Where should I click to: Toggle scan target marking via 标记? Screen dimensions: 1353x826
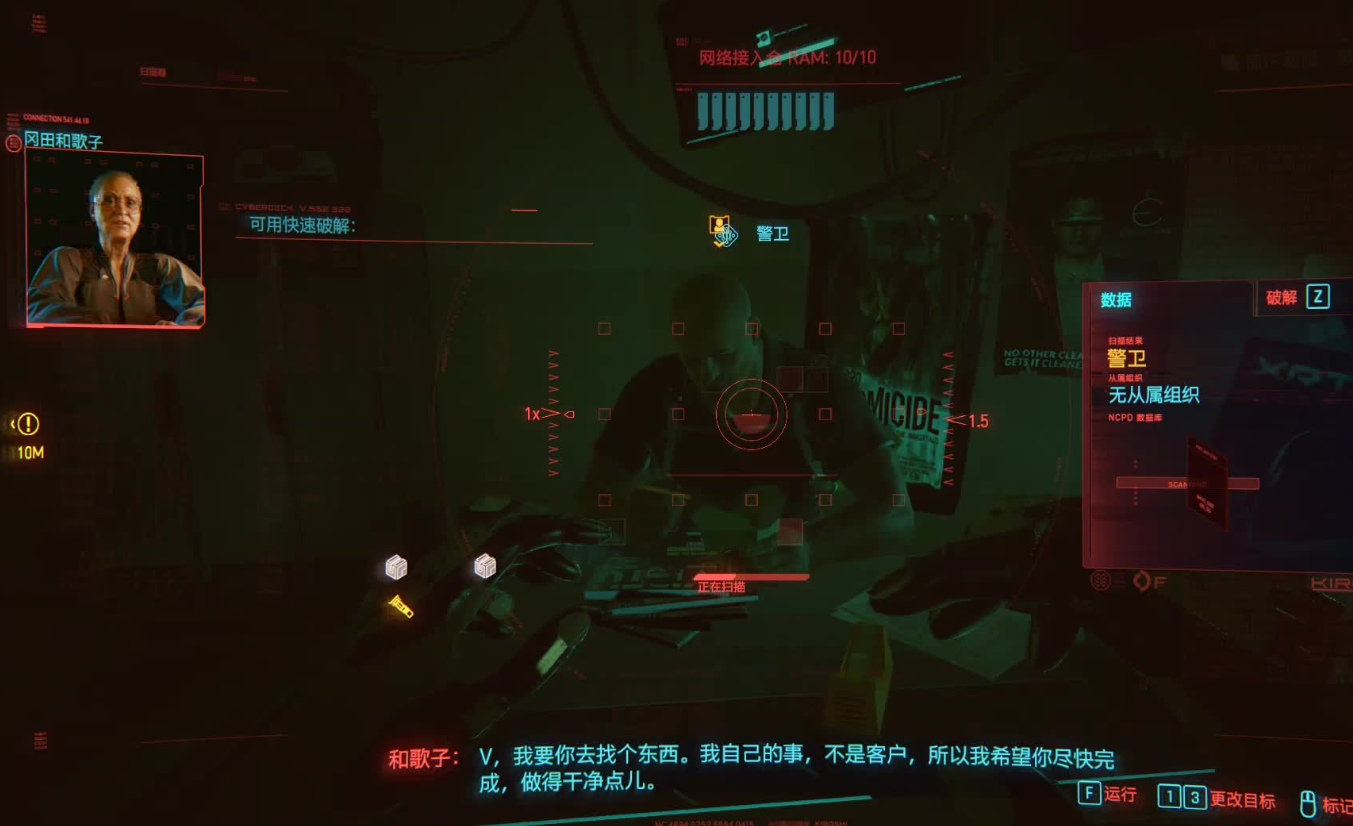1339,801
